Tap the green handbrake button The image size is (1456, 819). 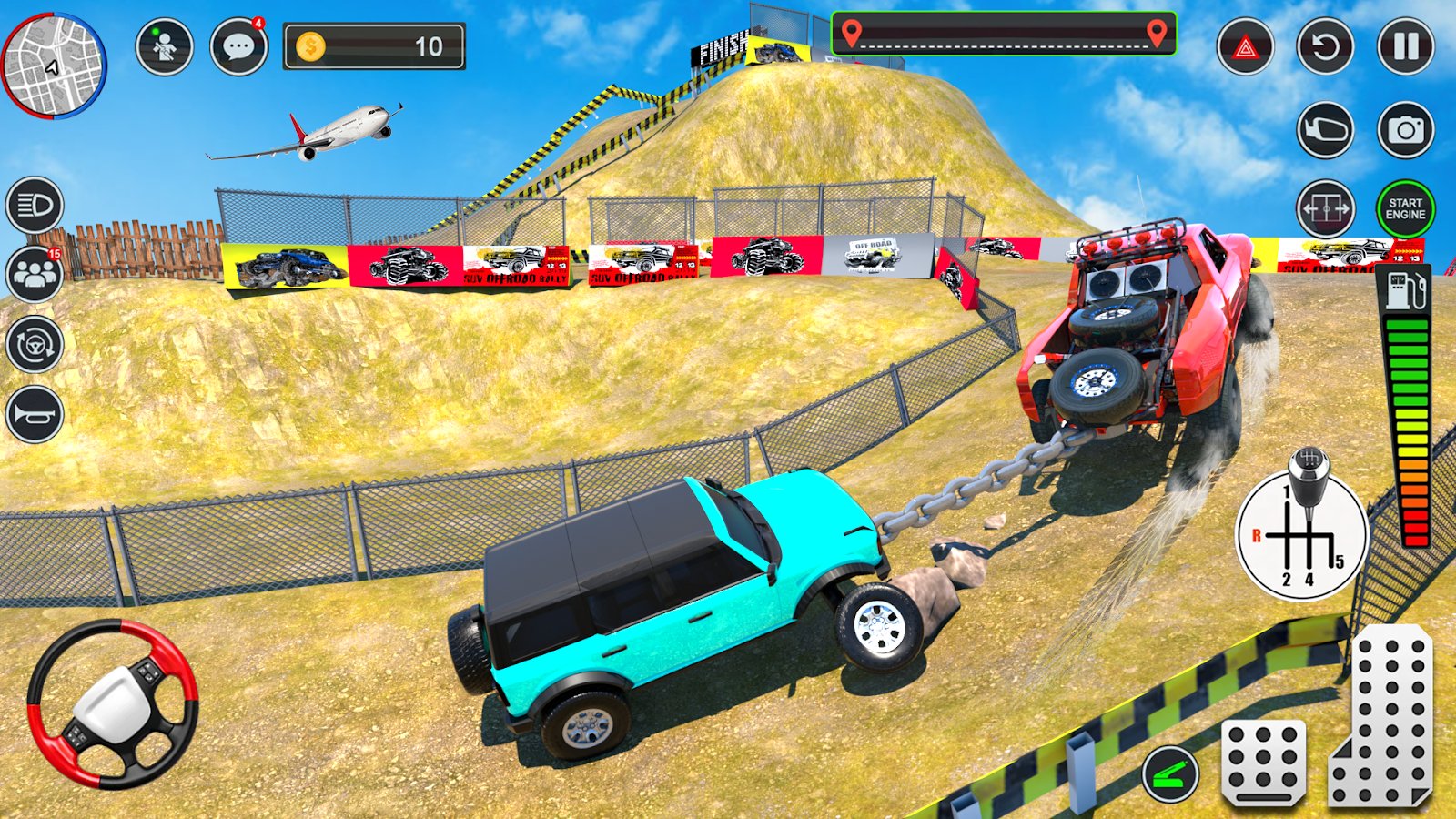(1170, 773)
